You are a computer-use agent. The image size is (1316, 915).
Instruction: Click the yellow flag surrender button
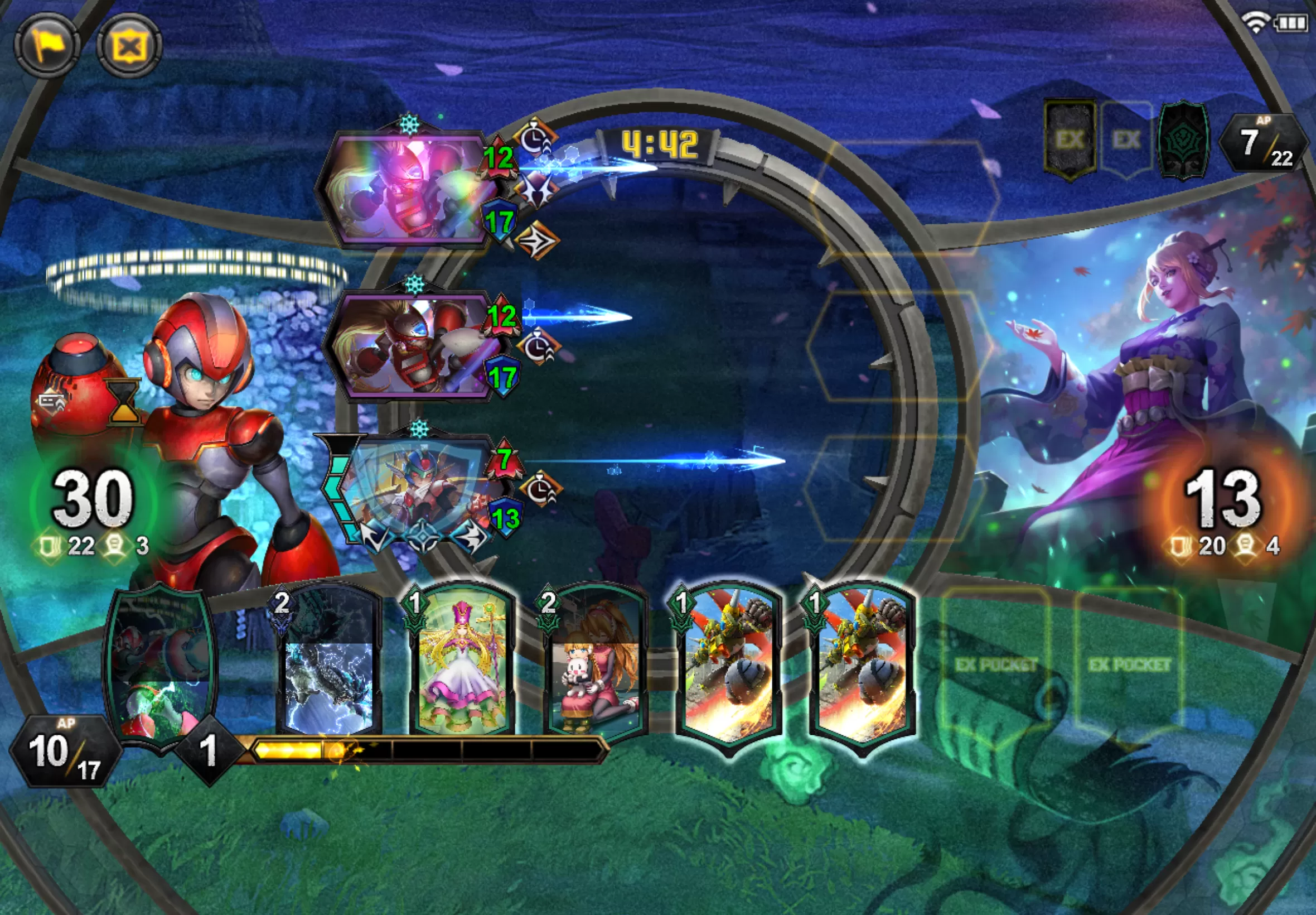pos(47,45)
